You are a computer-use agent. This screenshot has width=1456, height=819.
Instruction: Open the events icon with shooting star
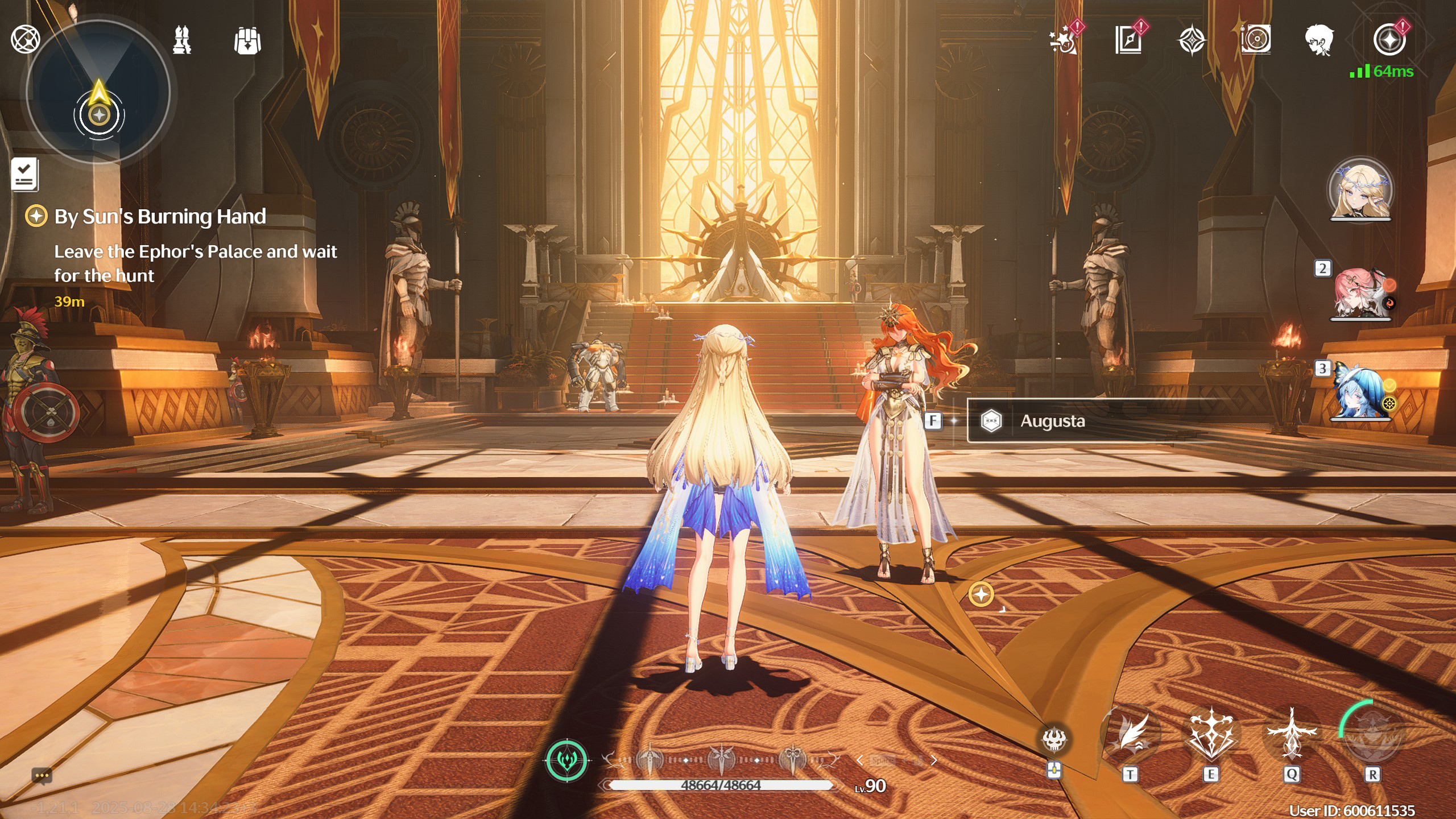click(x=1063, y=41)
